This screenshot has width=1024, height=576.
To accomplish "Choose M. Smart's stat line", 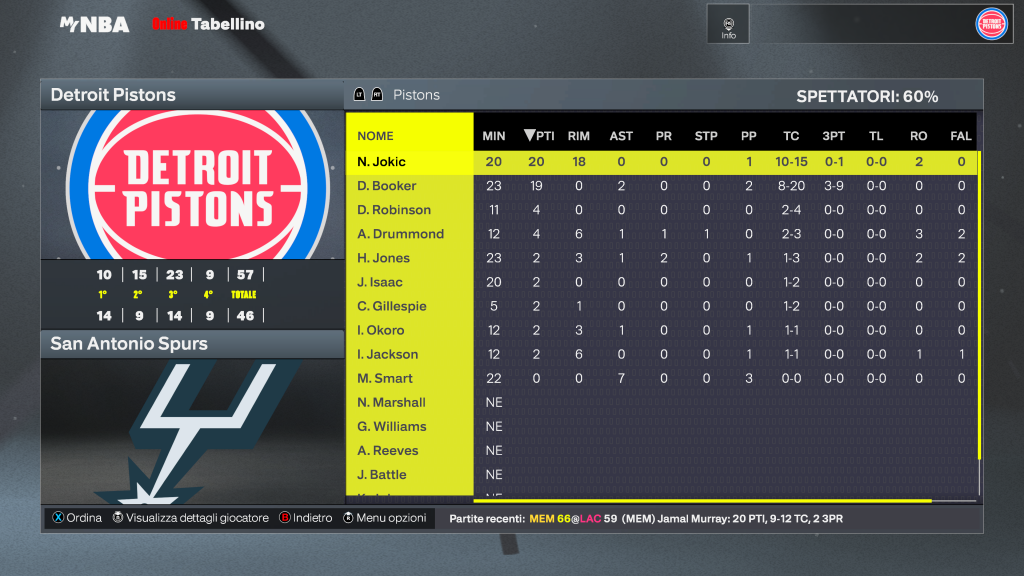I will [385, 378].
